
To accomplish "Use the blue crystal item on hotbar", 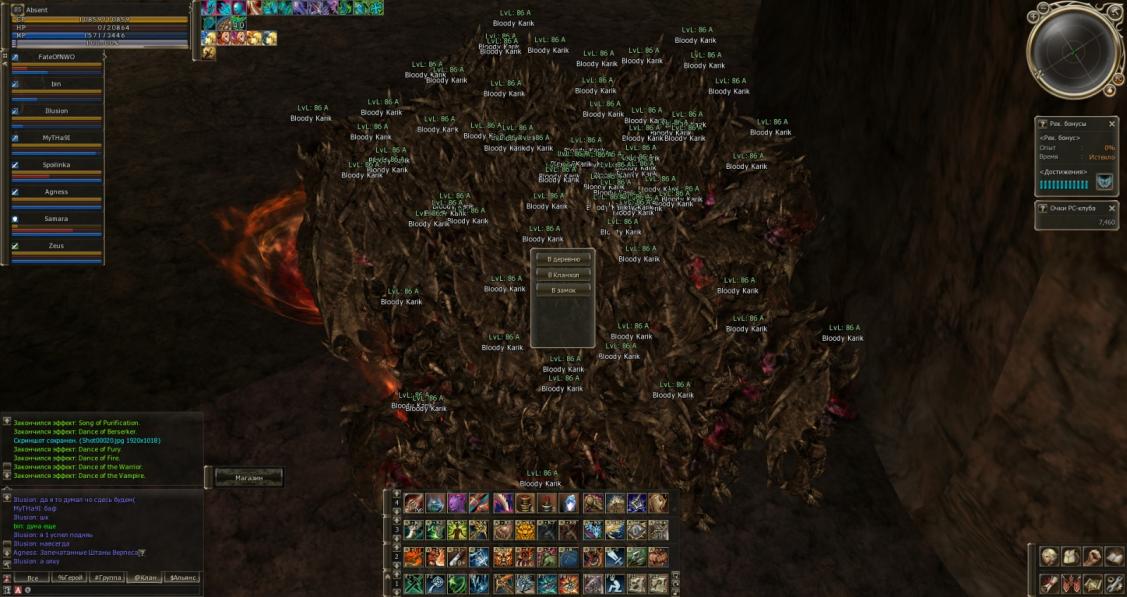I will tap(569, 504).
